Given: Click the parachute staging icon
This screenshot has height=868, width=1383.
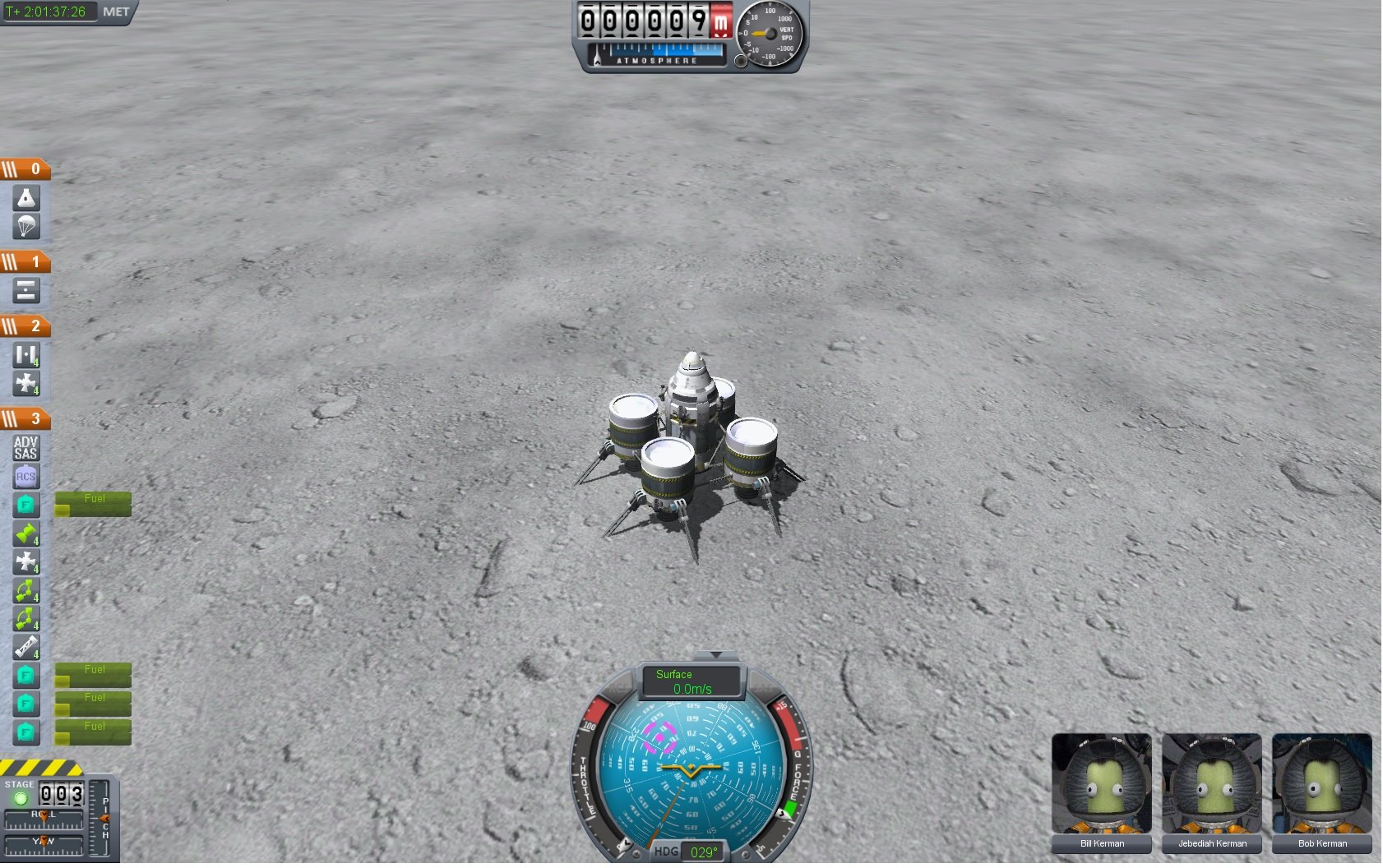Looking at the screenshot, I should click(26, 226).
